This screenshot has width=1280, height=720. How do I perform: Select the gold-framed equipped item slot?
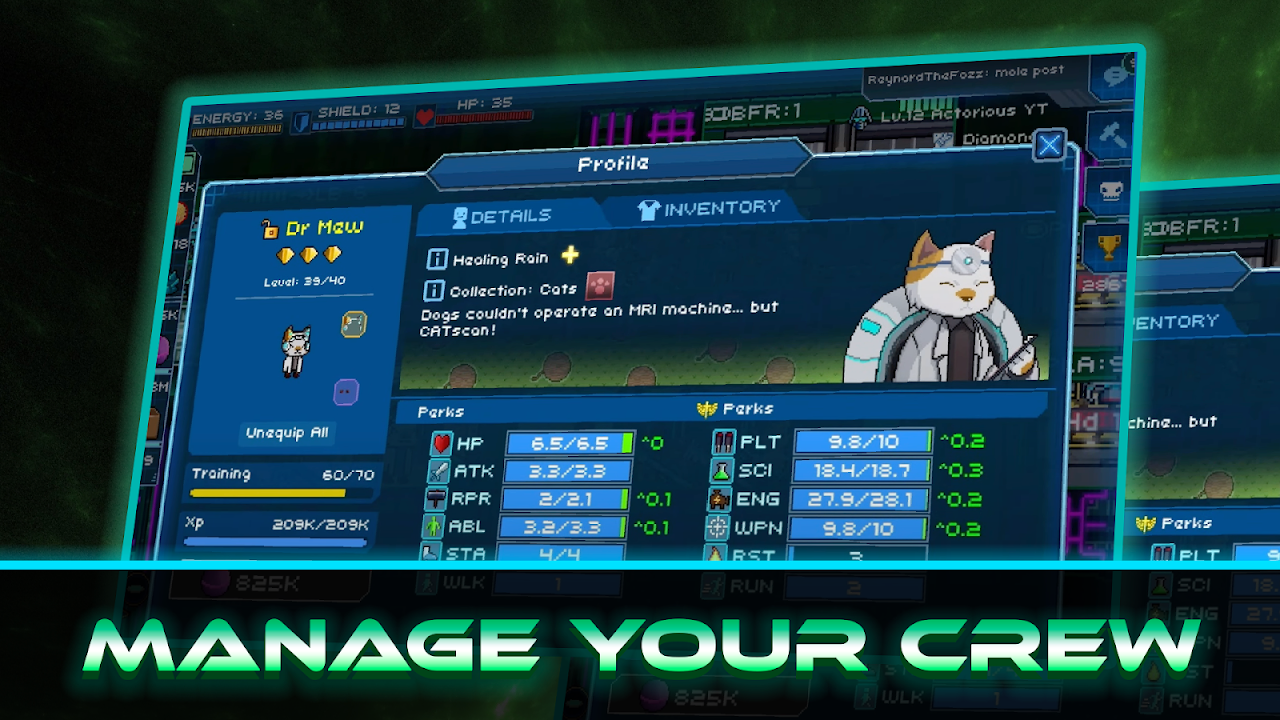pos(354,324)
